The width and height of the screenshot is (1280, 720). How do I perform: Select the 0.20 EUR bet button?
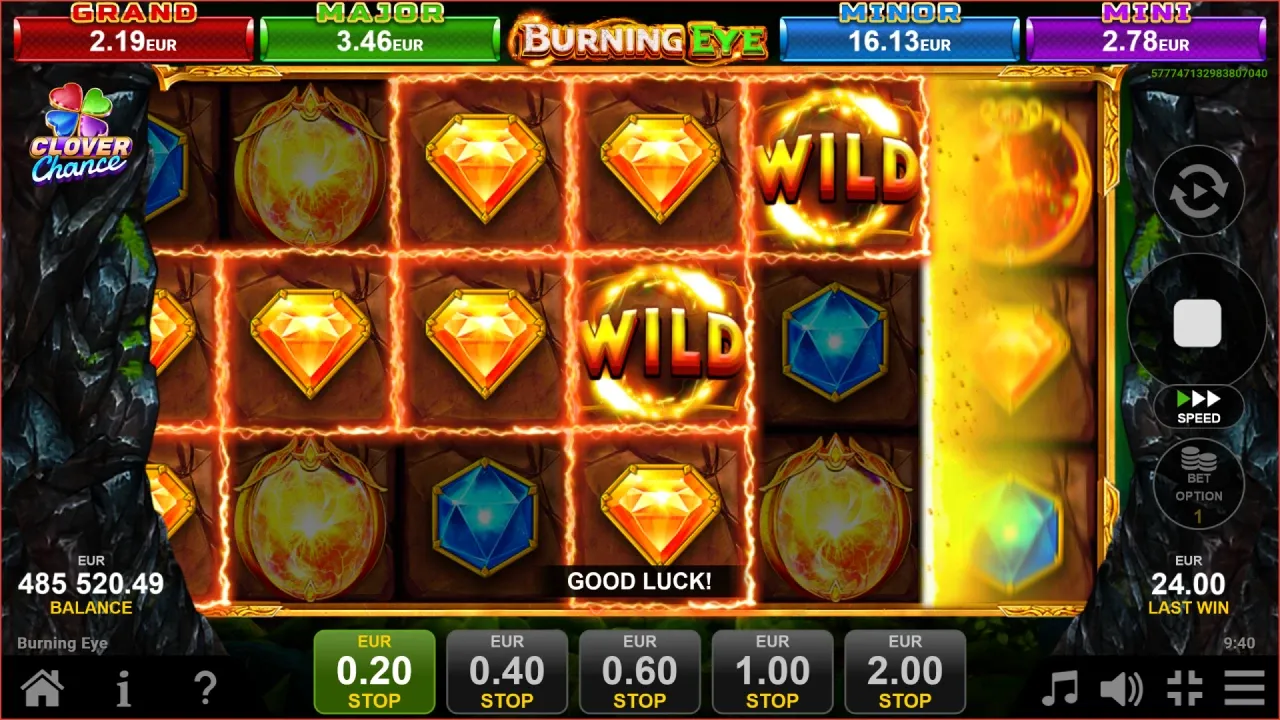tap(374, 672)
